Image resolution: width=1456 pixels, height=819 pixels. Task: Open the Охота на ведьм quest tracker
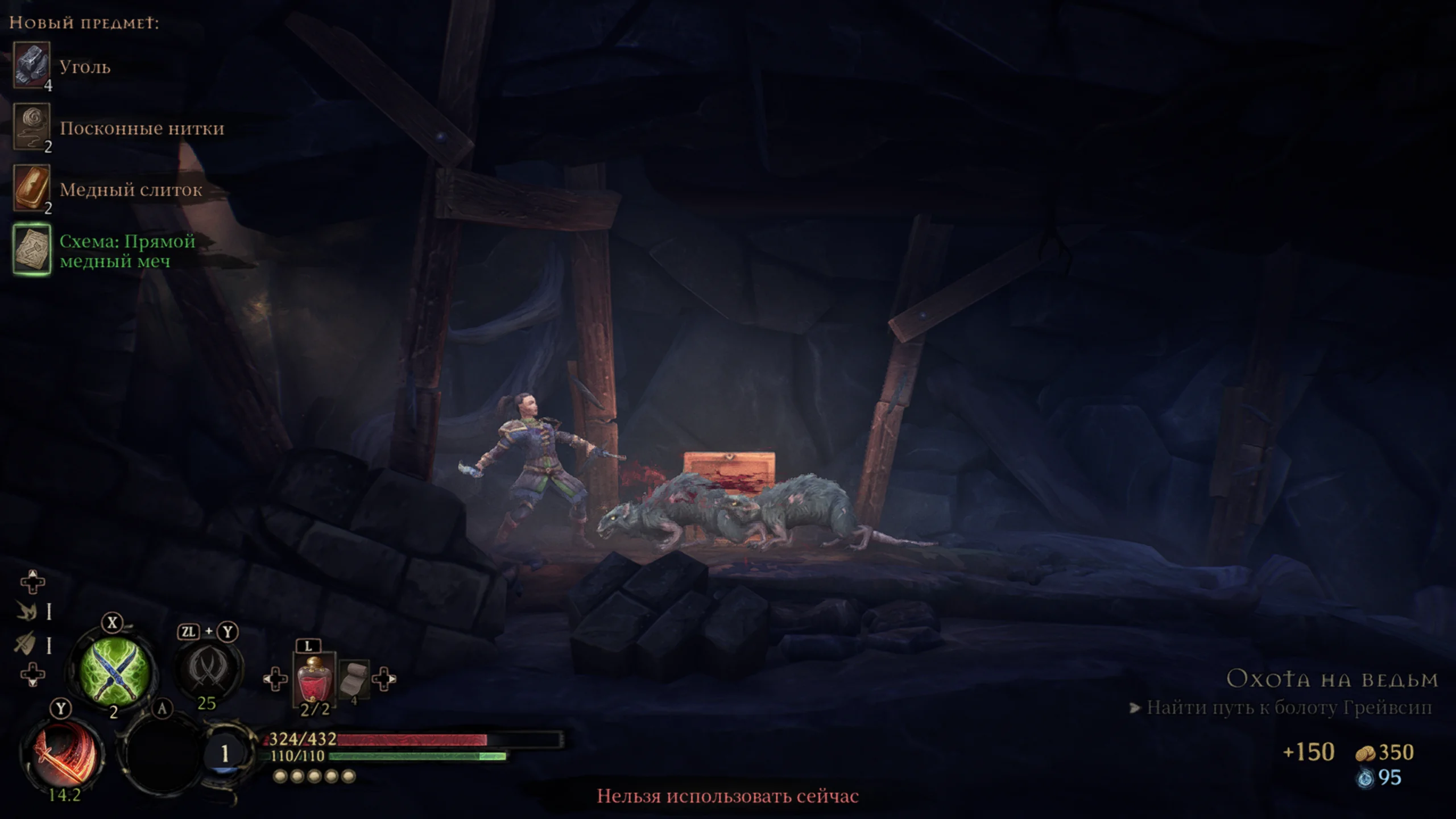1332,679
